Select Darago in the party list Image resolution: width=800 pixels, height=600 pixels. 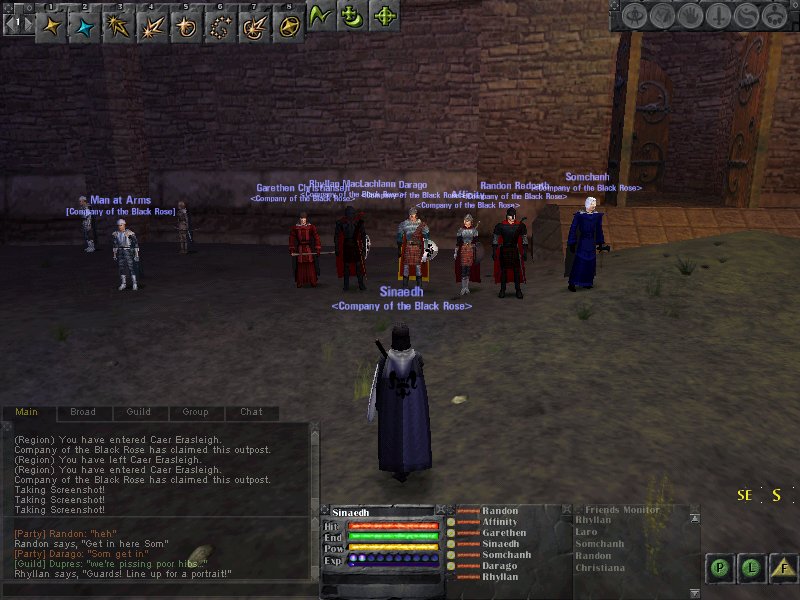500,566
